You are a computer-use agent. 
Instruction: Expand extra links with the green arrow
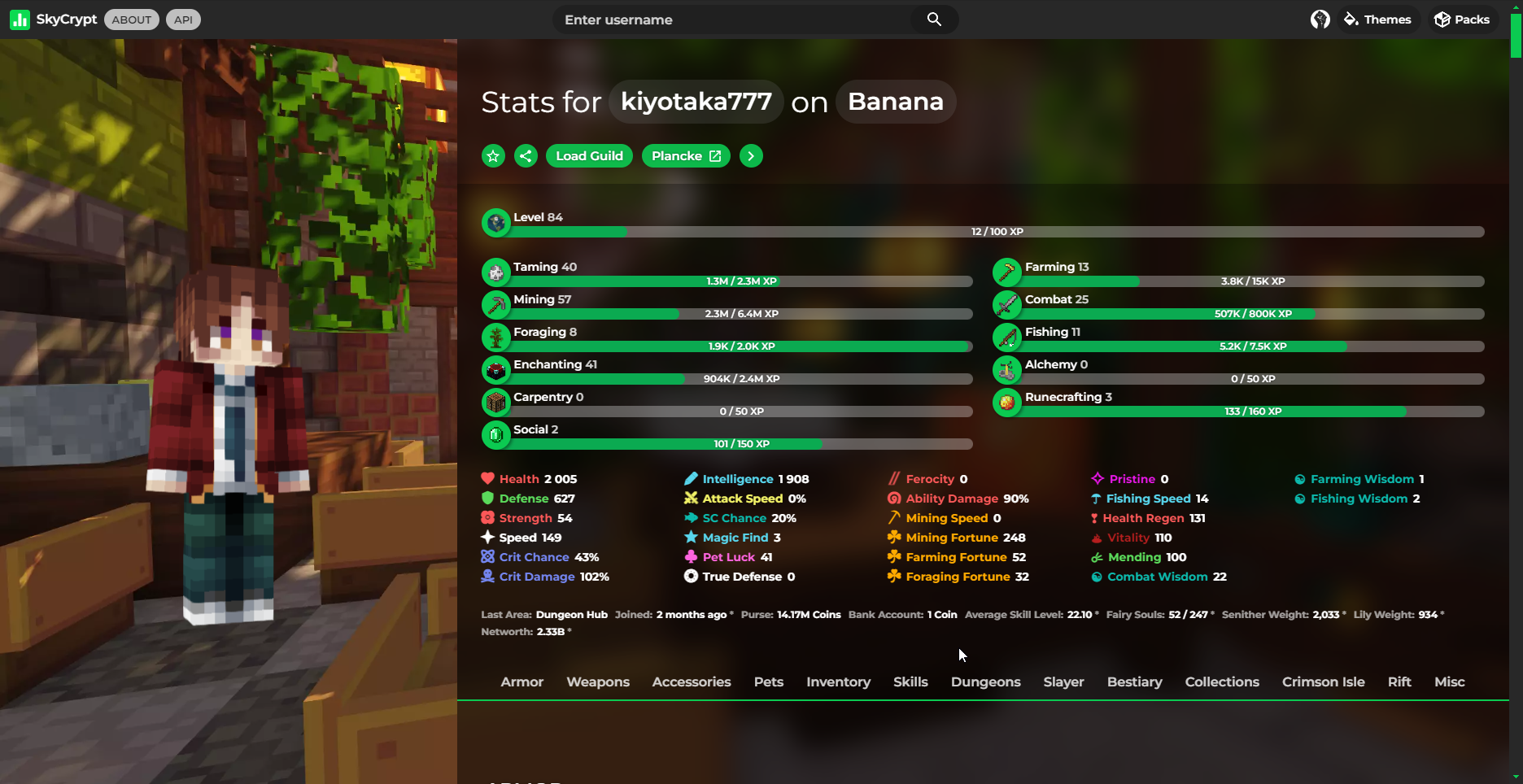(750, 155)
